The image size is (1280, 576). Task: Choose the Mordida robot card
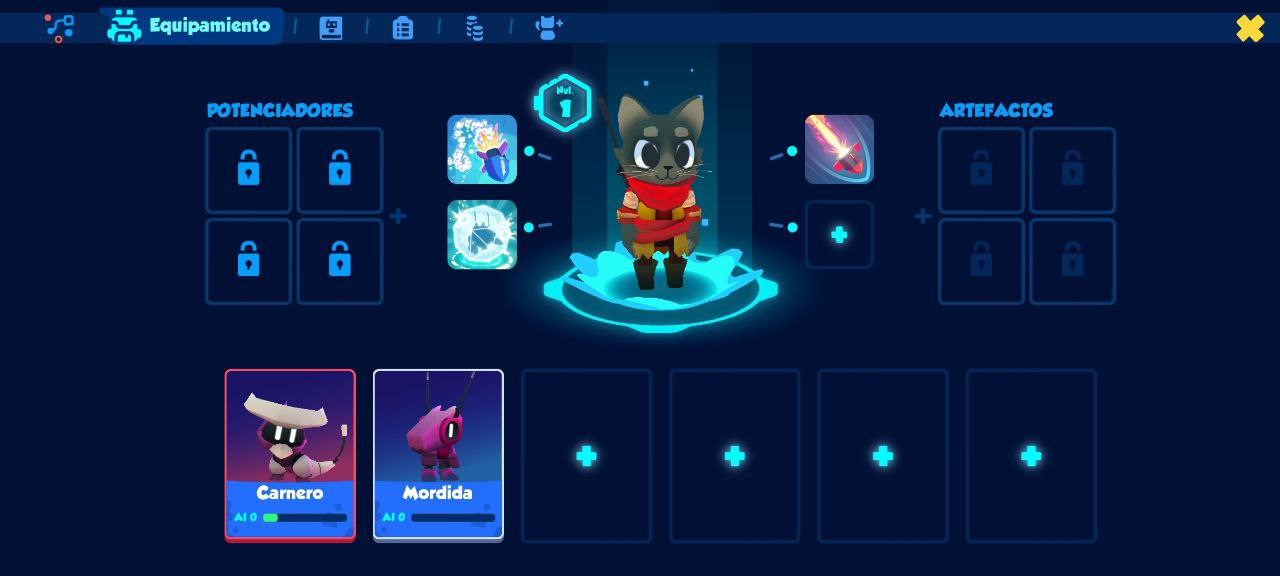point(438,455)
